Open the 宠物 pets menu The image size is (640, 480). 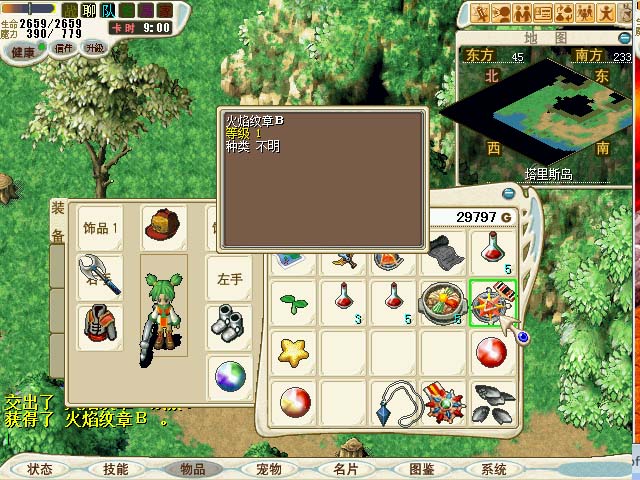point(268,468)
